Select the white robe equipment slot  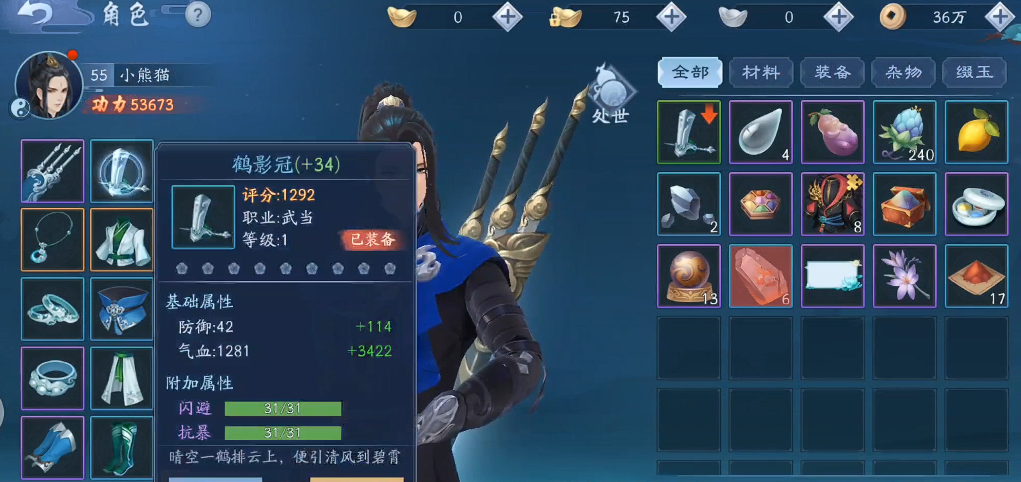[121, 239]
